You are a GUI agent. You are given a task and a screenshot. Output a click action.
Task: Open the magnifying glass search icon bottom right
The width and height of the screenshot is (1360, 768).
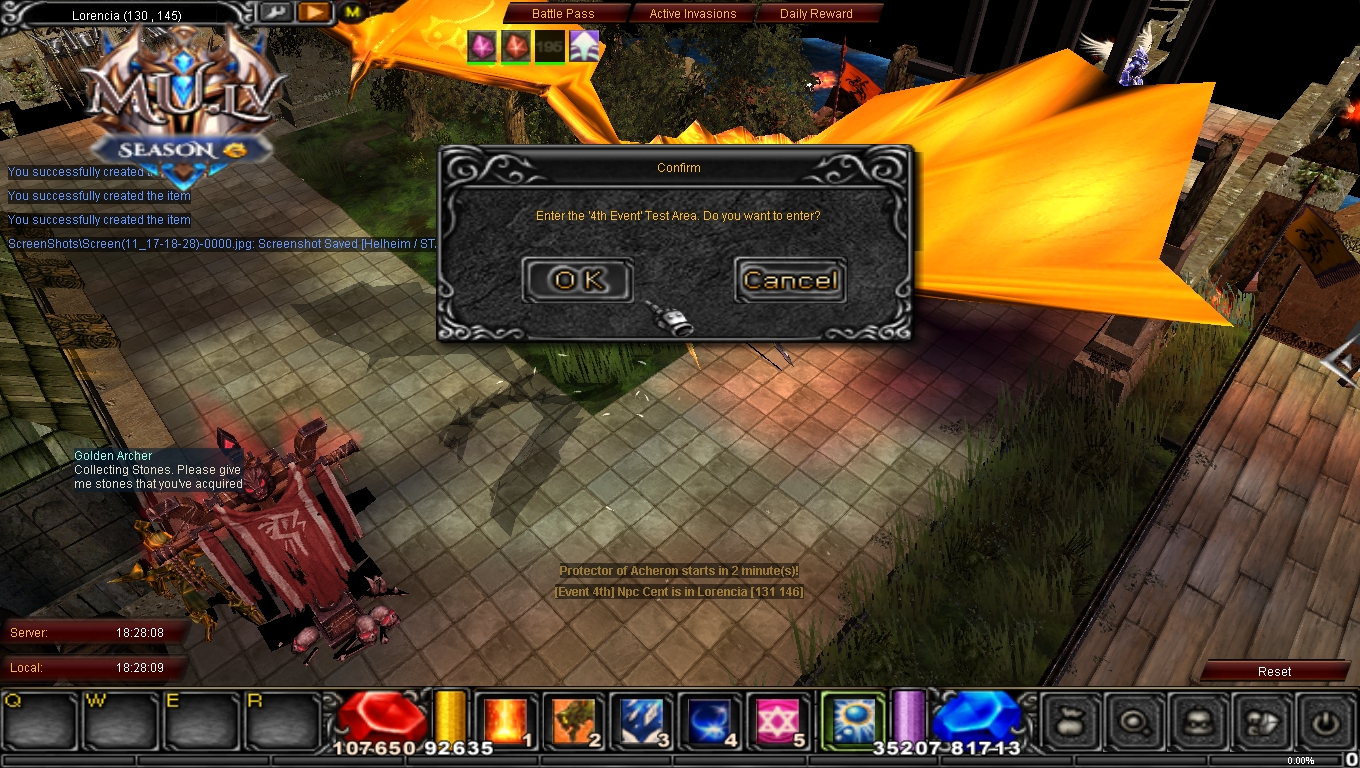[1135, 721]
